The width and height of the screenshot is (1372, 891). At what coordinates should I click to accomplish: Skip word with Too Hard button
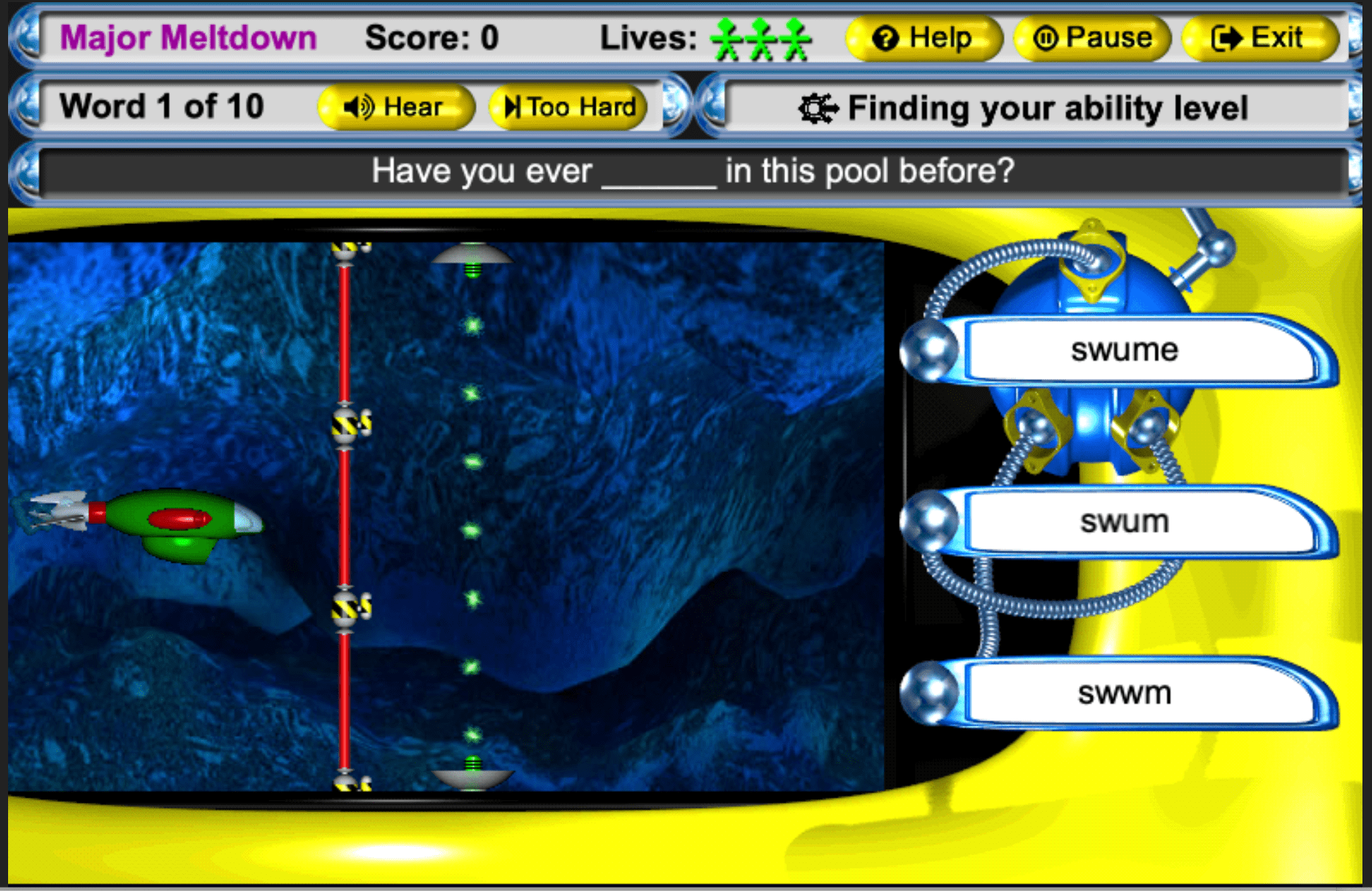[568, 107]
